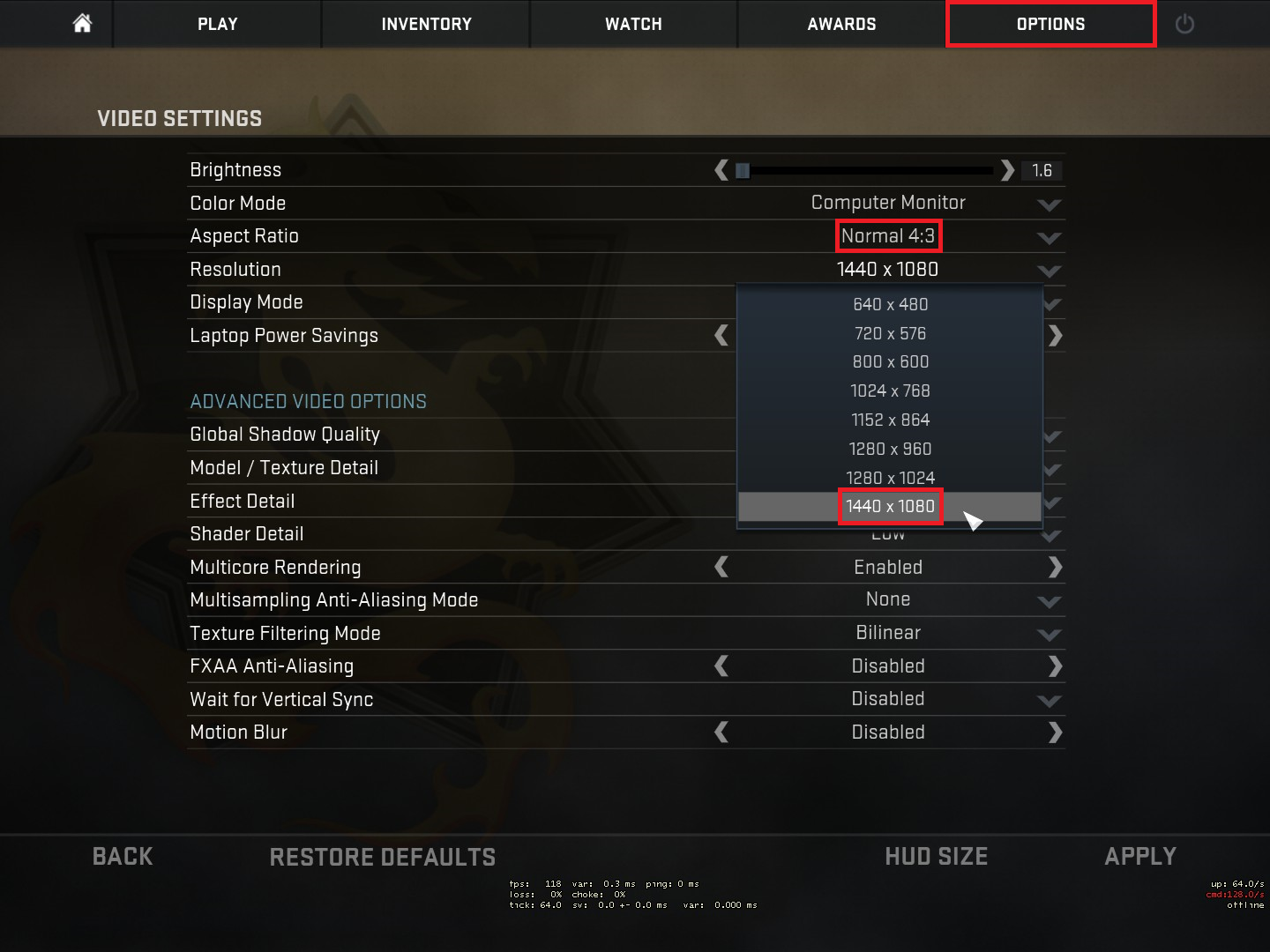Select the 1024 x 768 resolution
This screenshot has height=952, width=1270.
pos(890,390)
